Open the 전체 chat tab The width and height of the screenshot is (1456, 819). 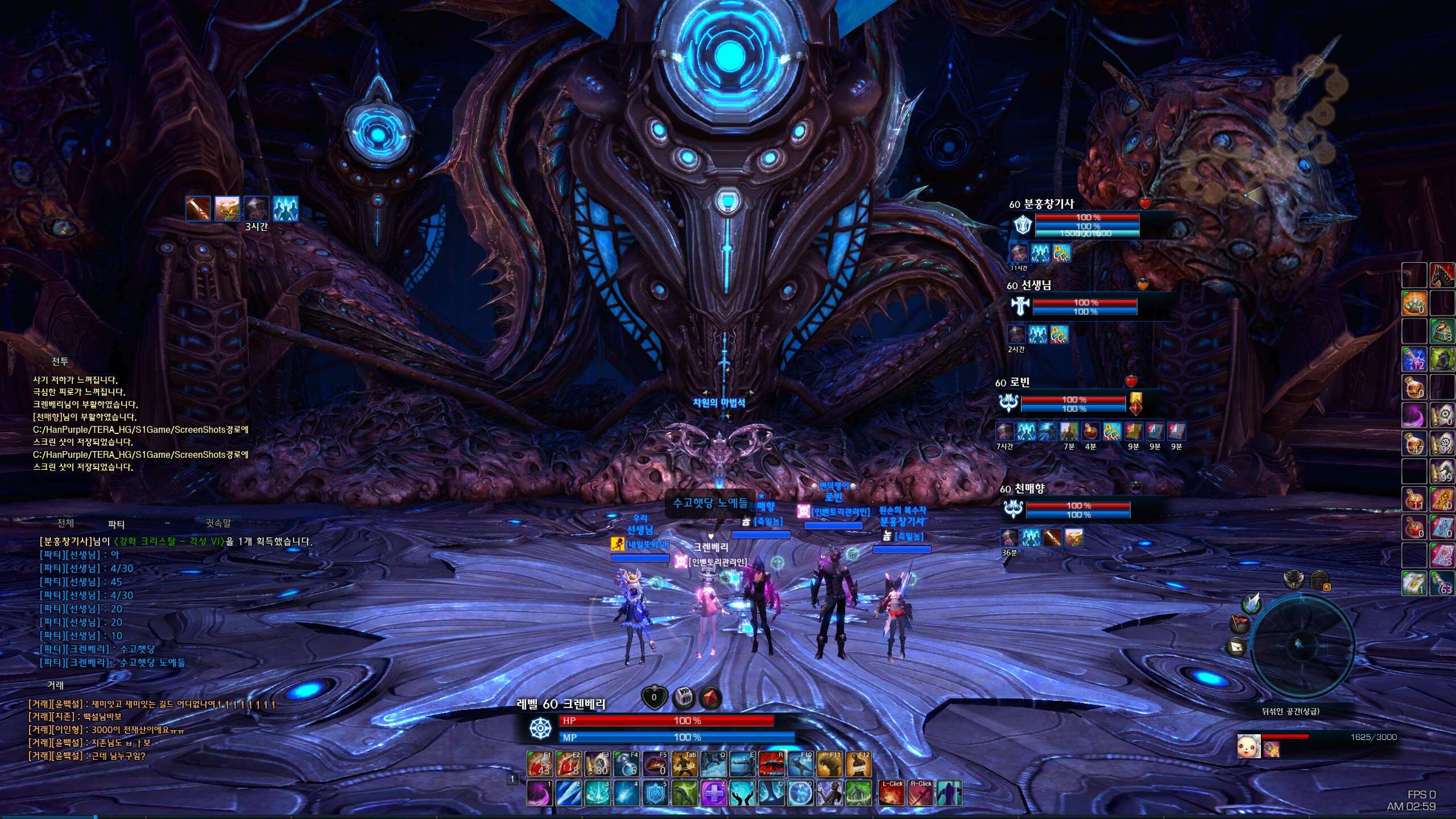[65, 523]
